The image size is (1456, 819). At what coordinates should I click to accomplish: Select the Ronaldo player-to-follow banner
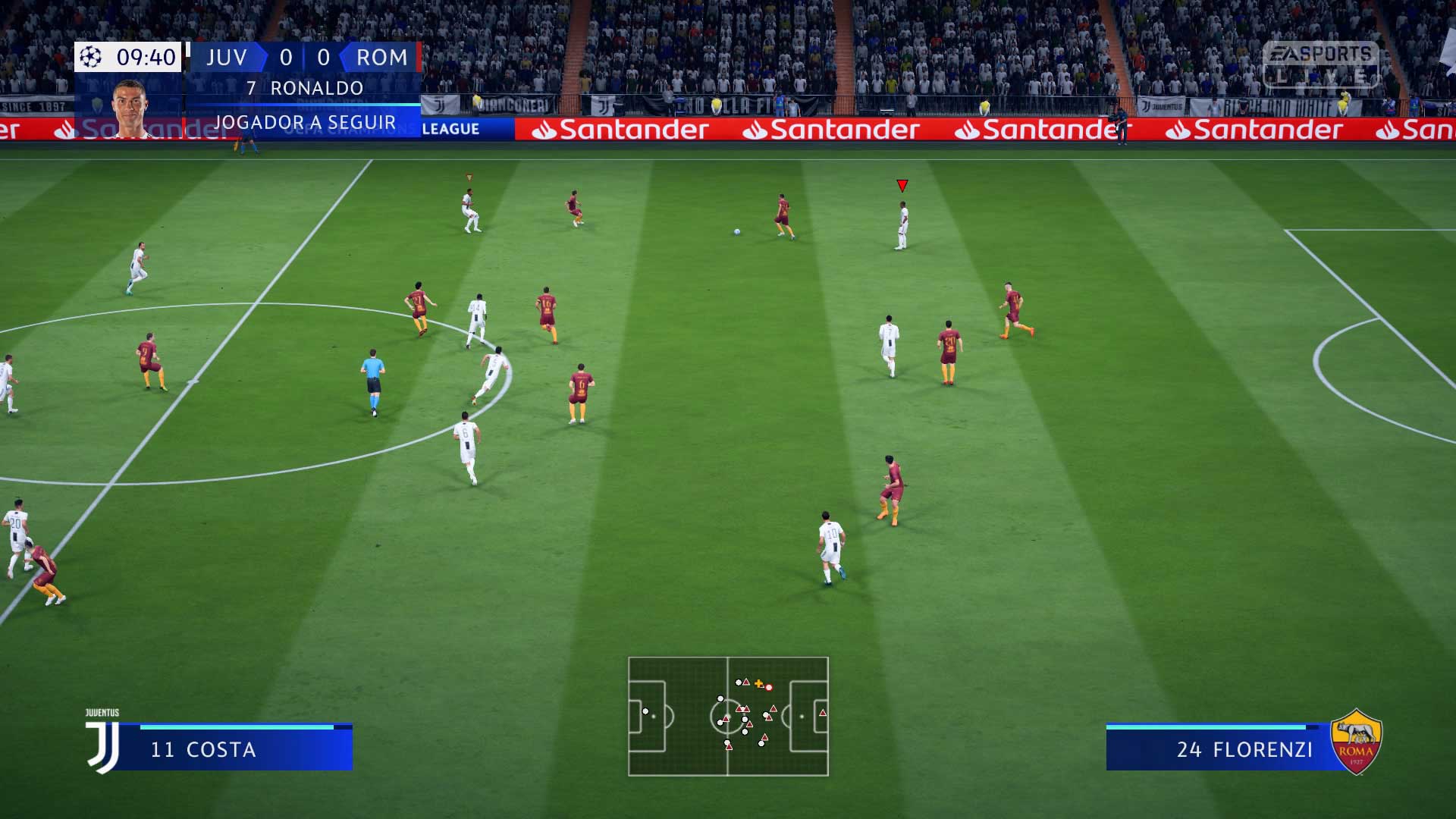(303, 105)
